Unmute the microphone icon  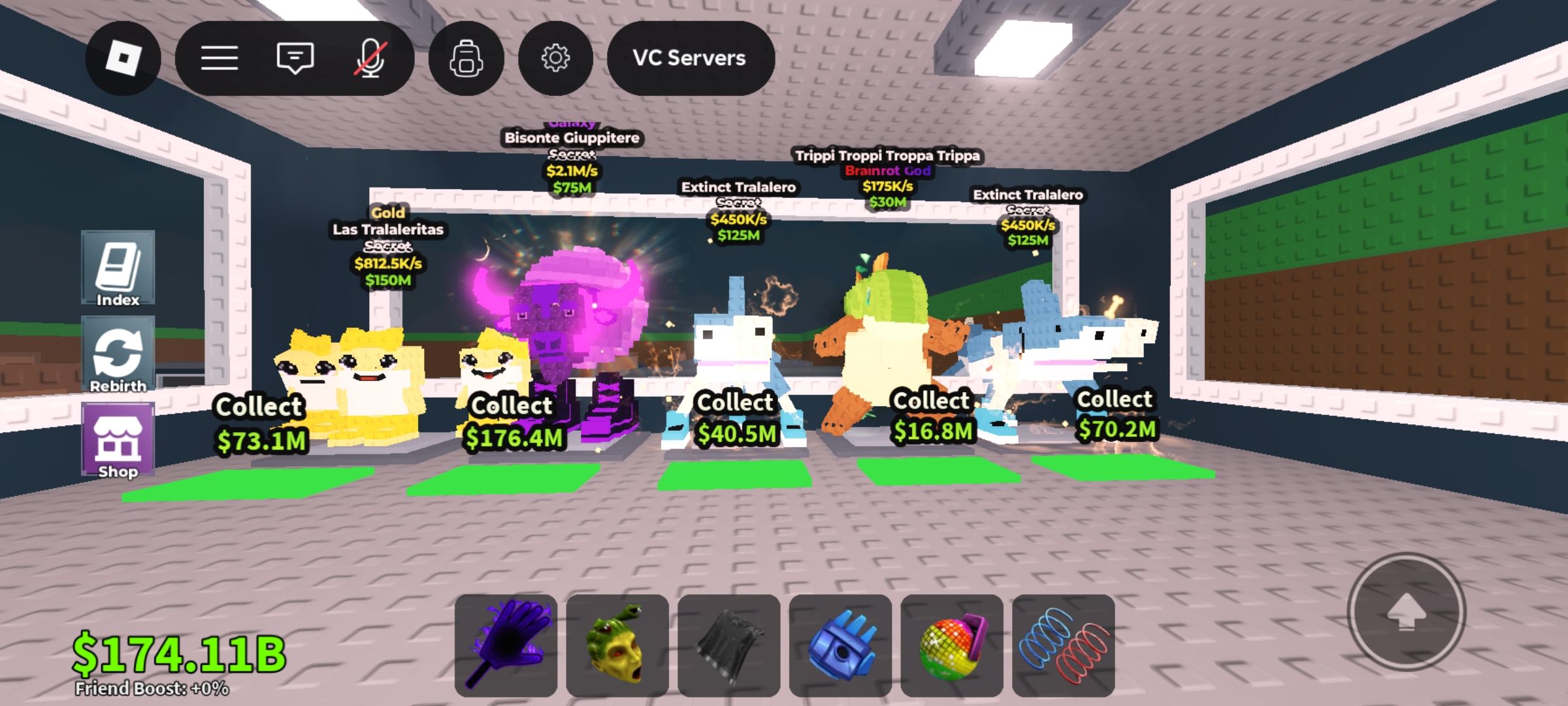pos(371,59)
